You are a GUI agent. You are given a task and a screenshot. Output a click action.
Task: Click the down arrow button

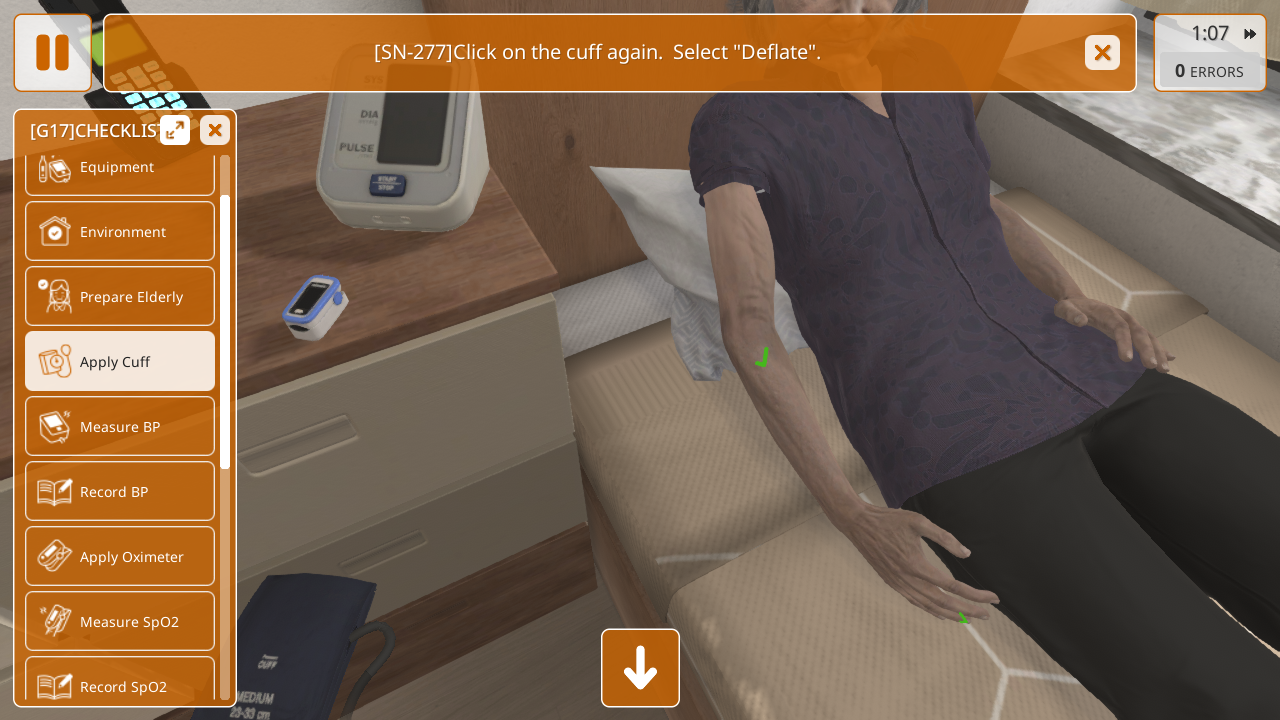[x=640, y=668]
